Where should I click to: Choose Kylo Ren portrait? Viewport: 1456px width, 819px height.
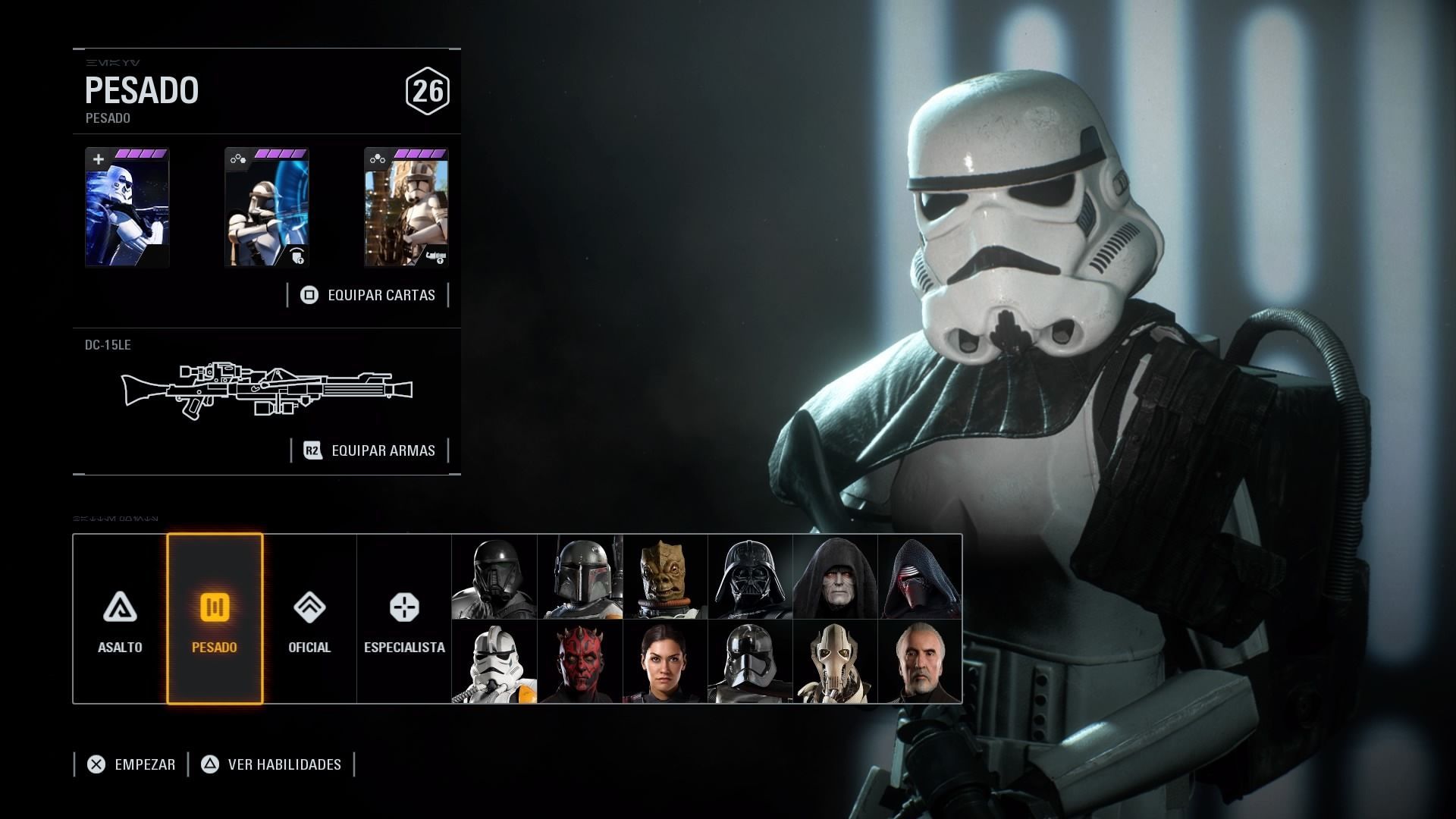coord(919,577)
